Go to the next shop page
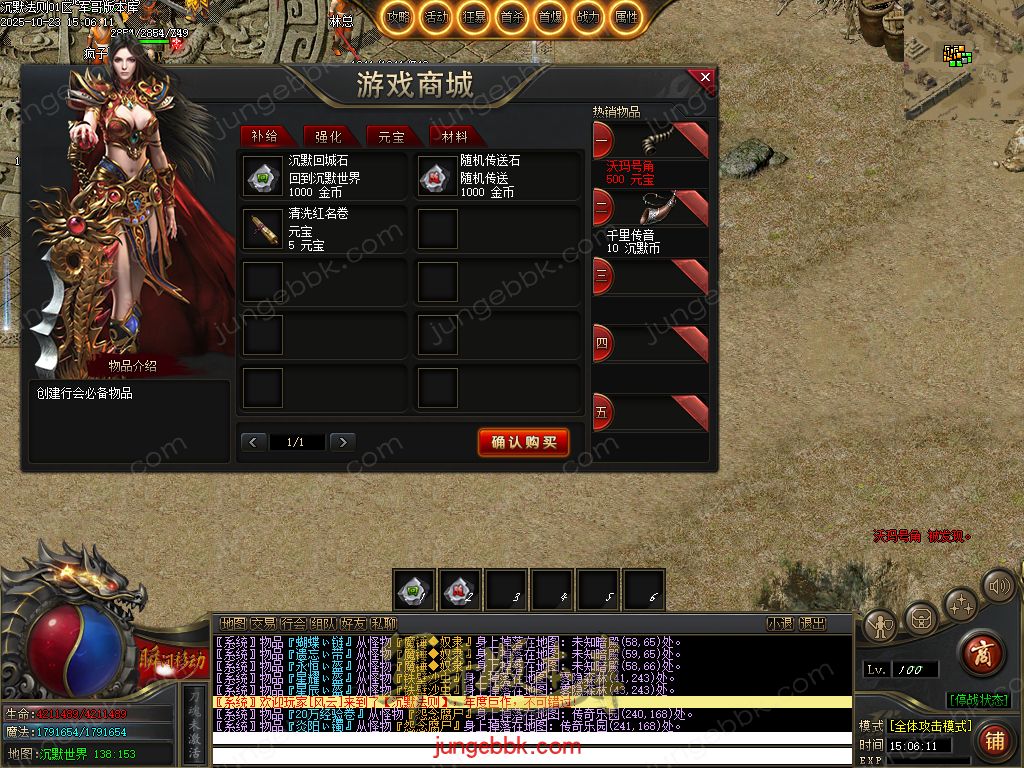Screen dimensions: 1024x768 (x=342, y=442)
